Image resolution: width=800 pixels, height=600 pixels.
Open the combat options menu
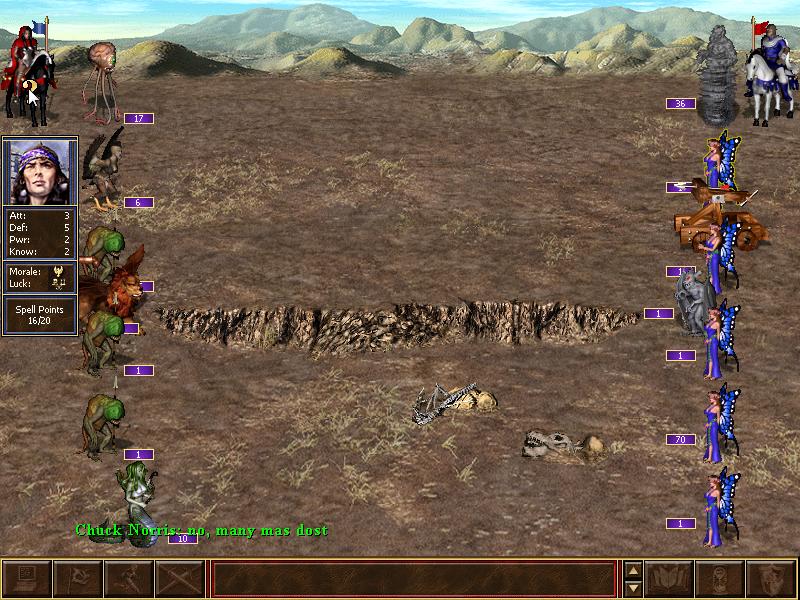(27, 579)
